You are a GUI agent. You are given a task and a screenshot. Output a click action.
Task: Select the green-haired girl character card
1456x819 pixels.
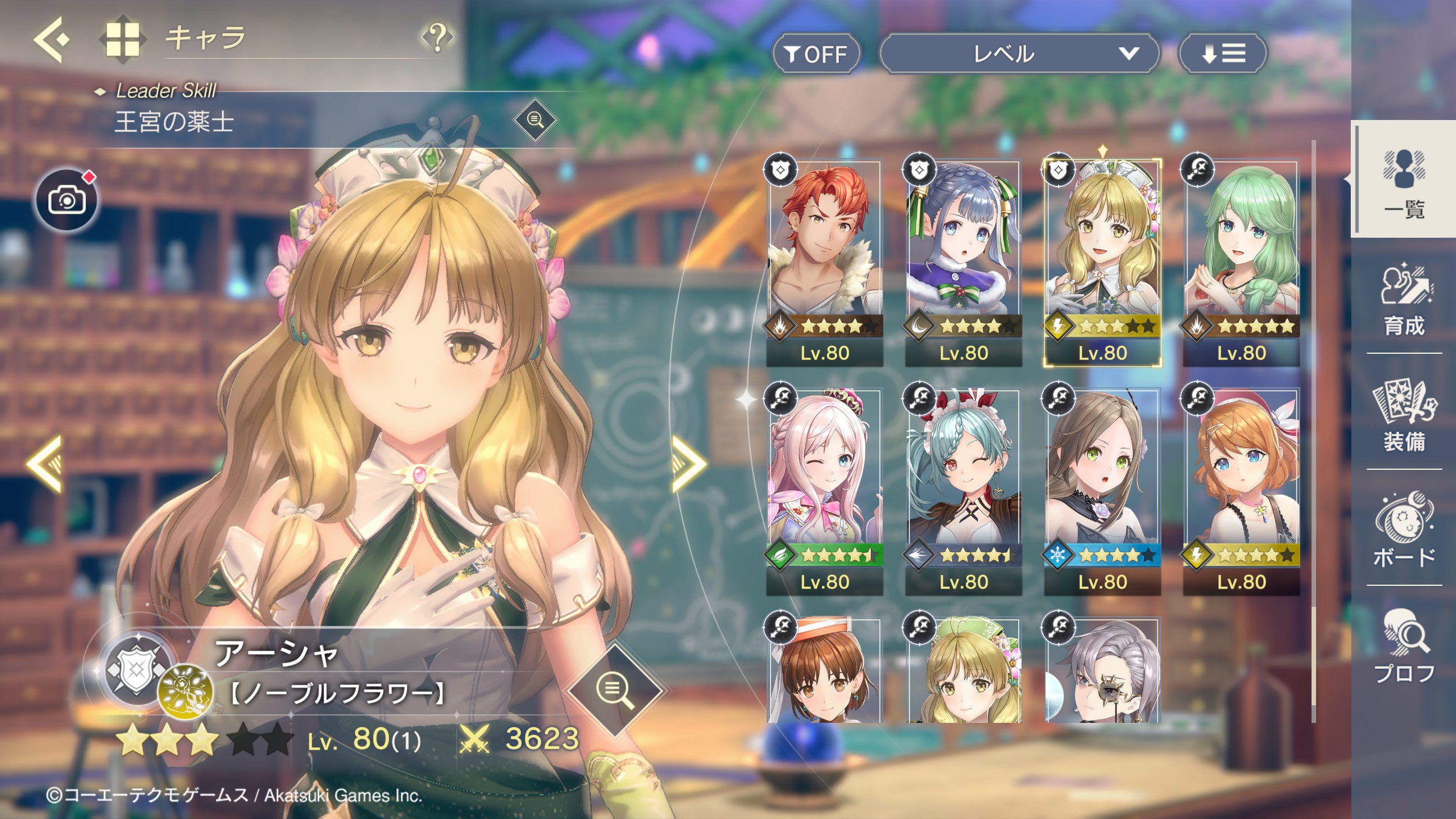click(x=1241, y=263)
